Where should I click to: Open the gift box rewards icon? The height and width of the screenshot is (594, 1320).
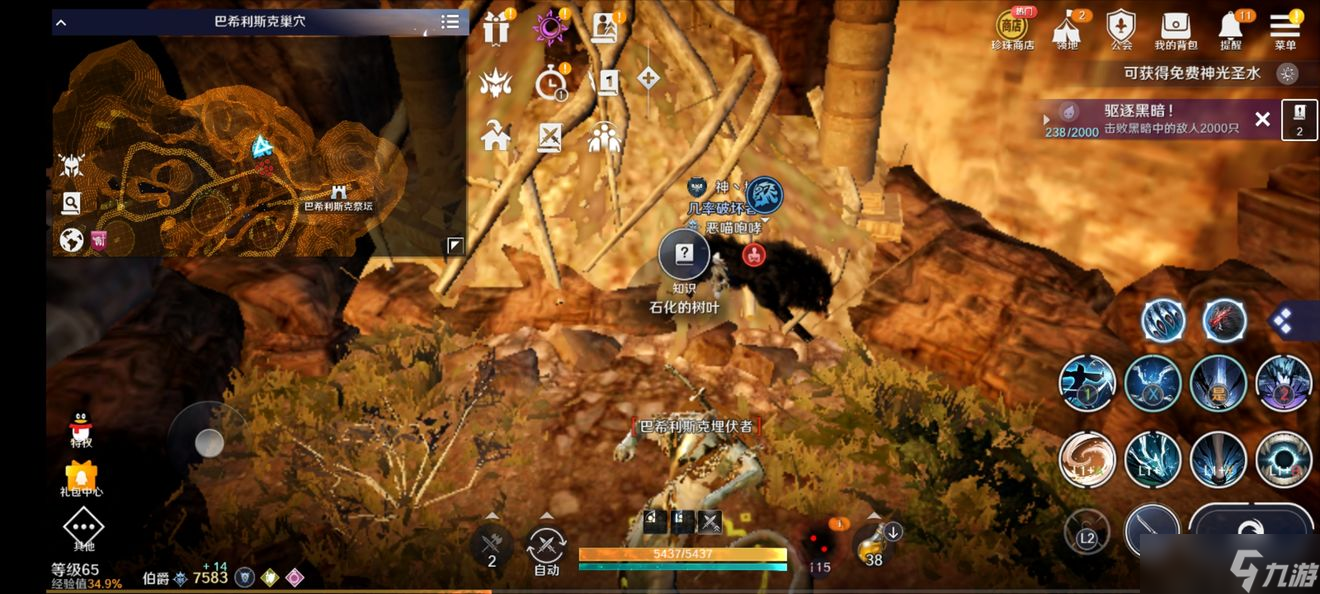[496, 29]
